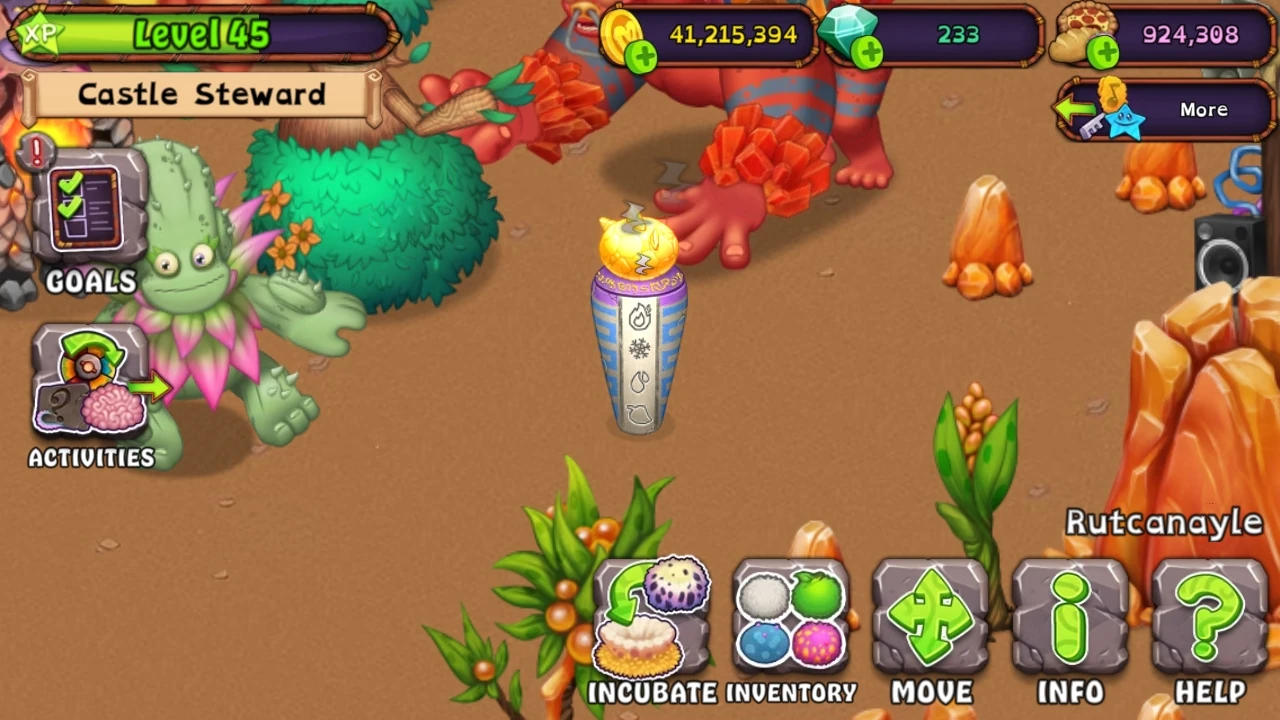Tap the Wishing Torch in the island center
Image resolution: width=1280 pixels, height=720 pixels.
[638, 330]
